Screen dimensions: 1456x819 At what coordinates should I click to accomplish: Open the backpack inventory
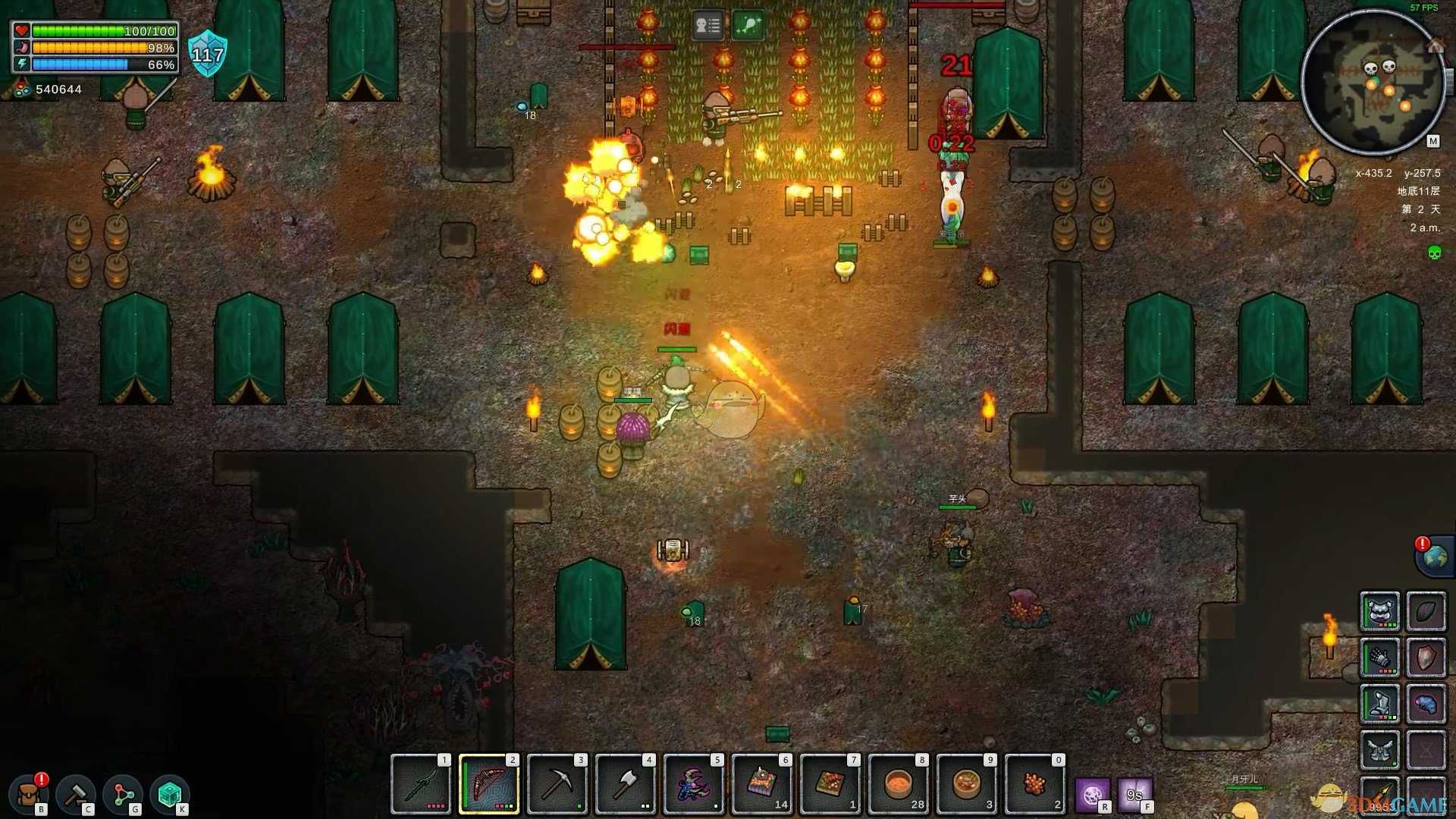pos(30,795)
